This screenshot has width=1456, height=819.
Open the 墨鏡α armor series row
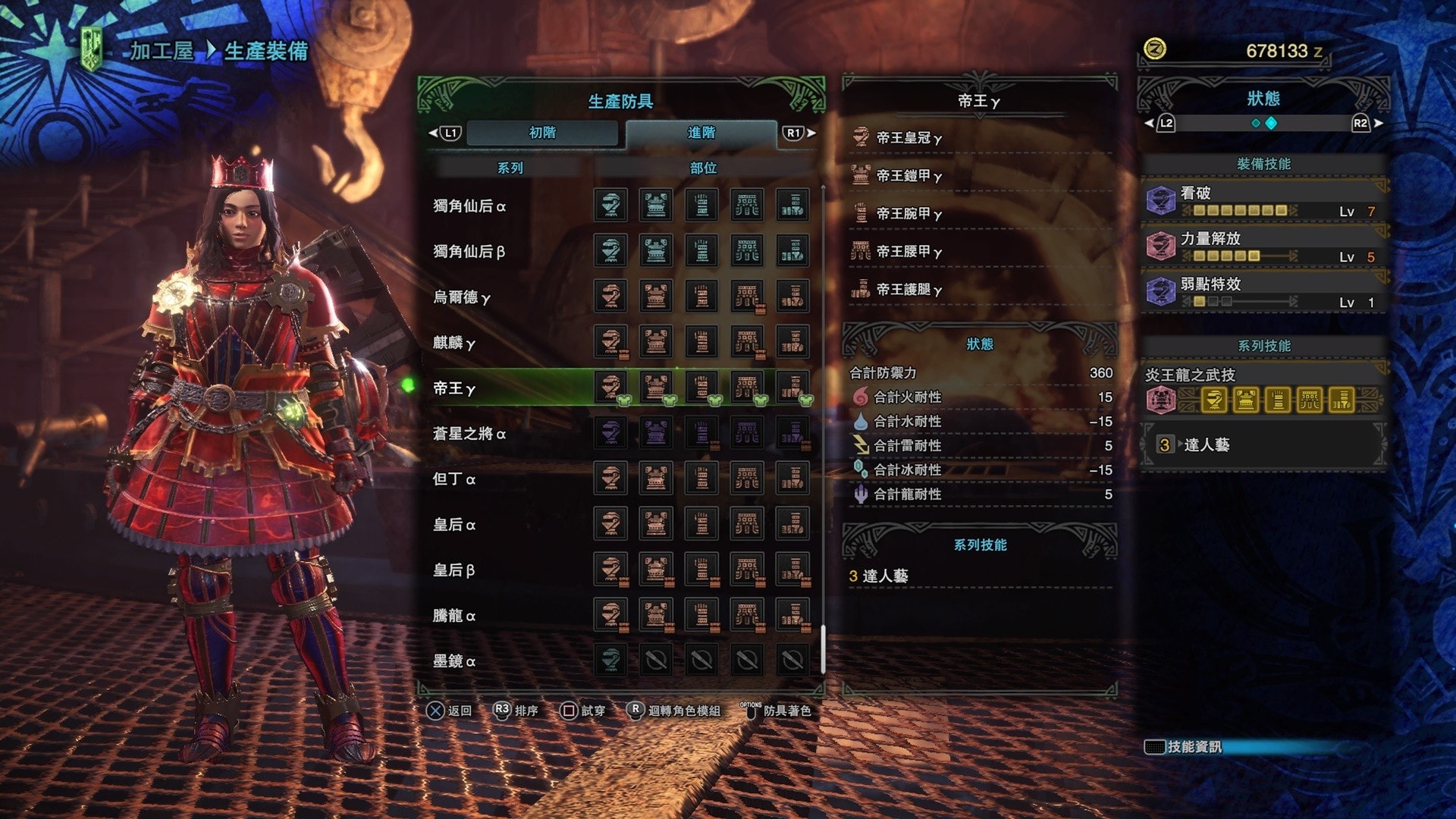tap(454, 661)
